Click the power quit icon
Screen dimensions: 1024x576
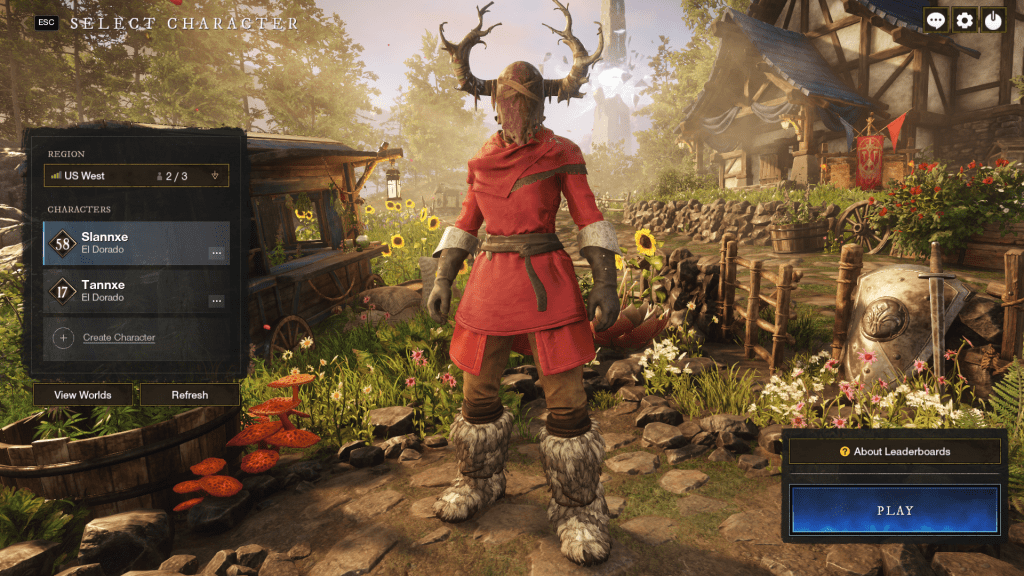992,19
